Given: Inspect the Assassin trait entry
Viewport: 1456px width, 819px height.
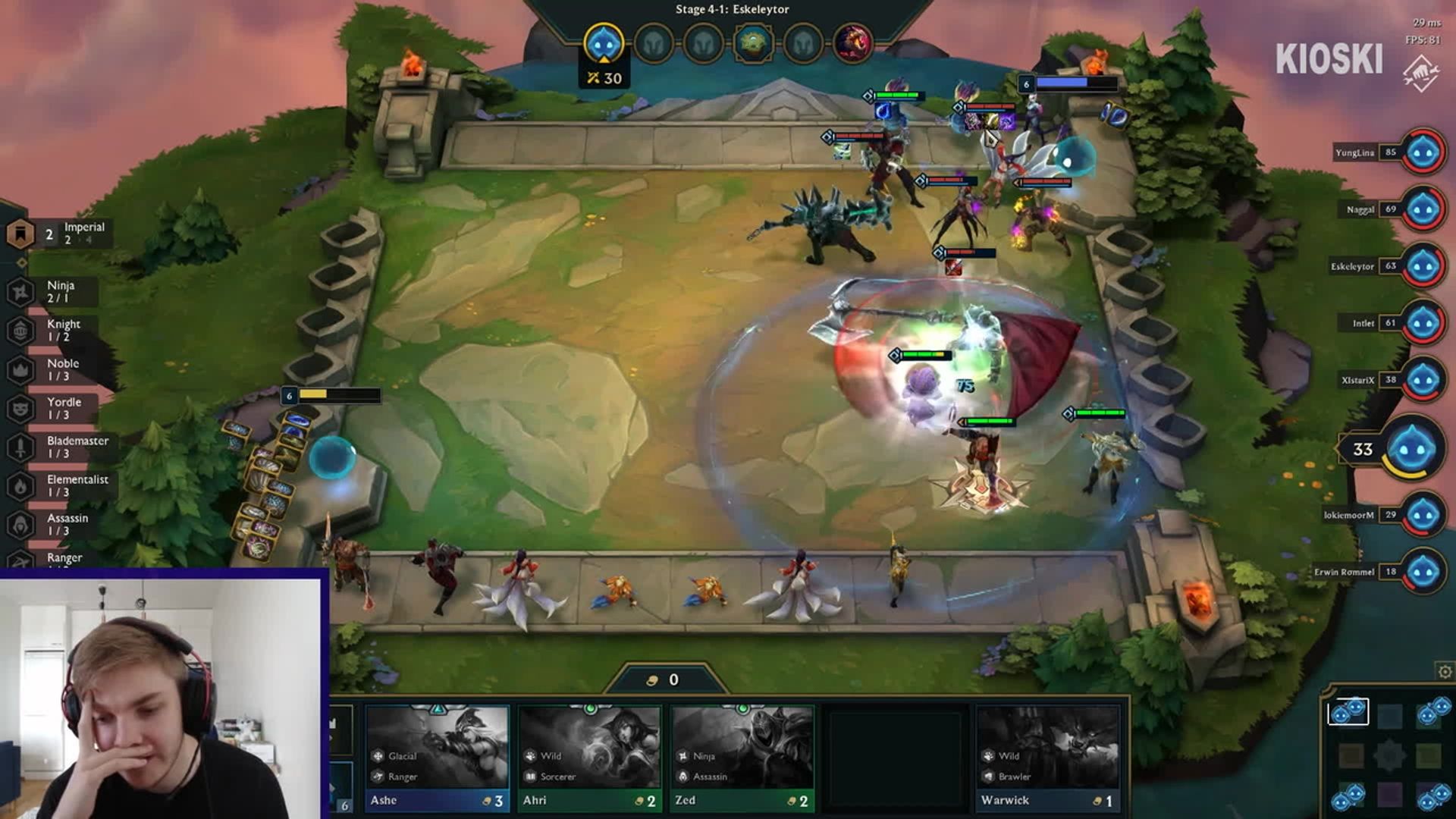Looking at the screenshot, I should point(53,525).
